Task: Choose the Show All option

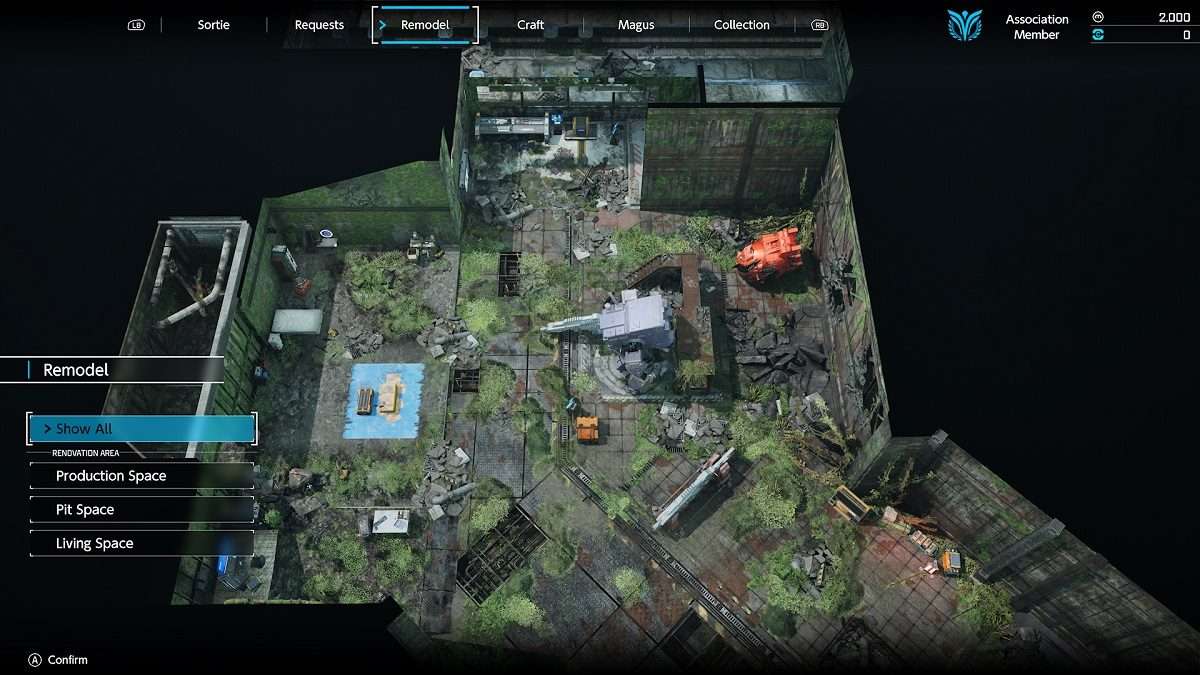Action: (142, 429)
